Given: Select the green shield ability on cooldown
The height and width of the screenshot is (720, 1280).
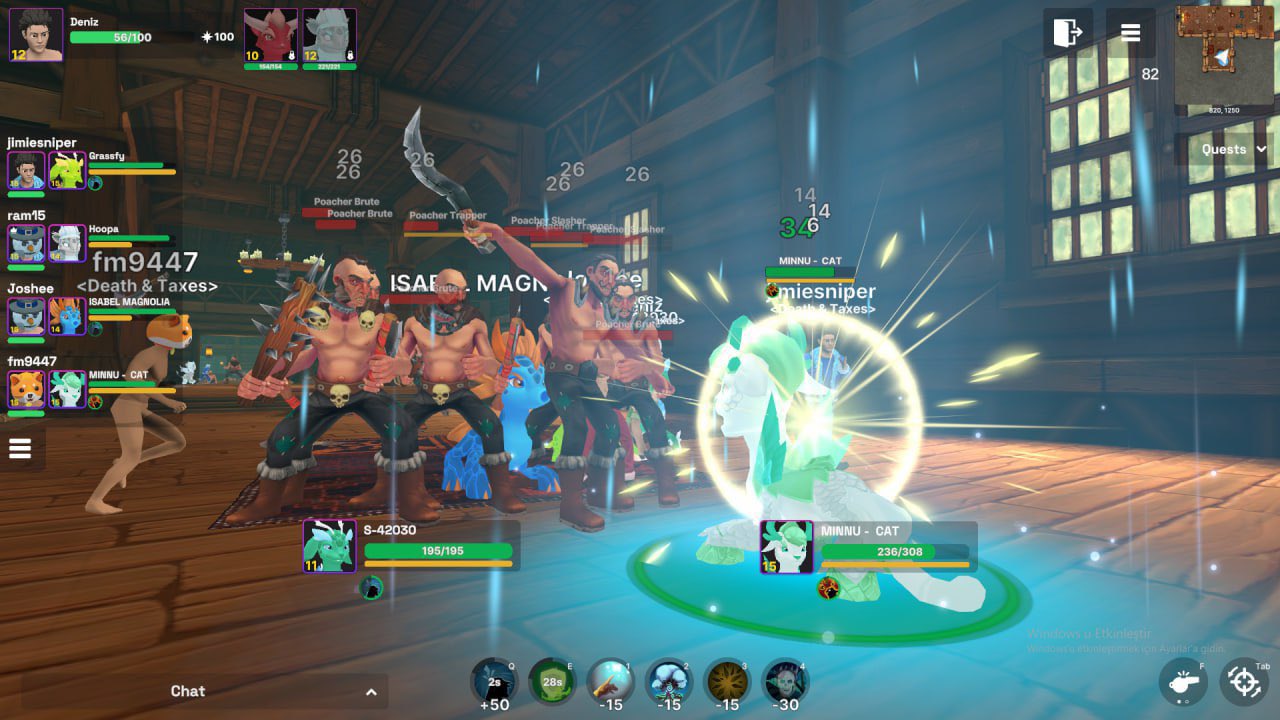Looking at the screenshot, I should 552,682.
